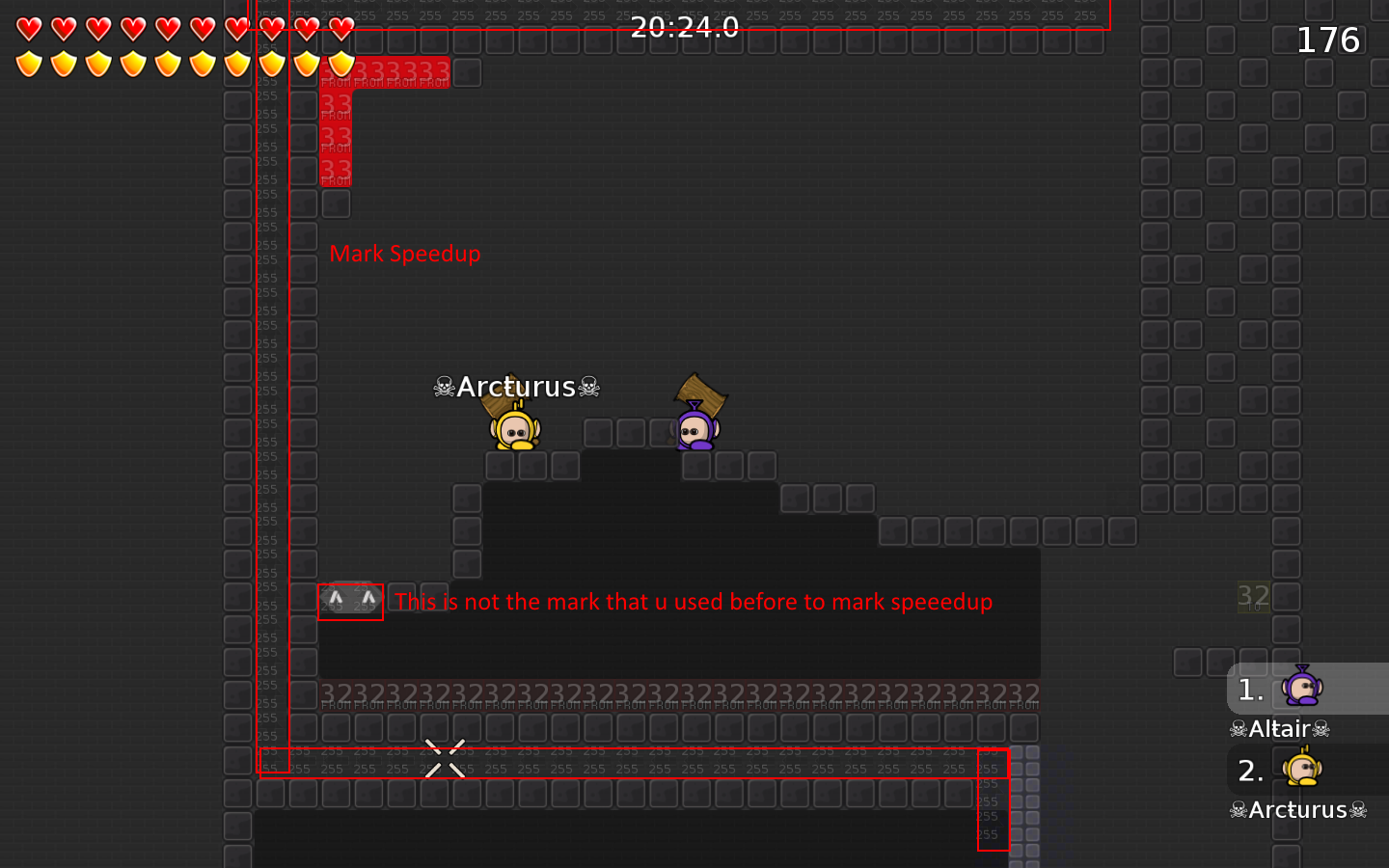Screen dimensions: 1389x868
Task: Toggle the ninth heart in the health row
Action: (306, 30)
